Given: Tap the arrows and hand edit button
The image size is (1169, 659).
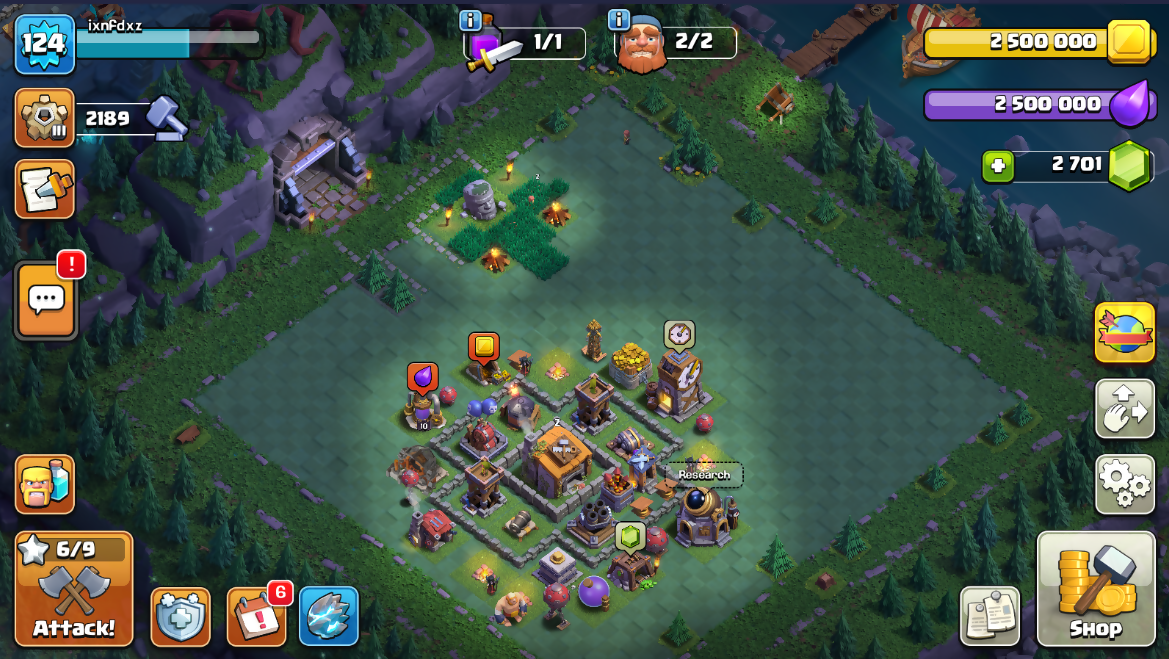Looking at the screenshot, I should tap(1125, 408).
